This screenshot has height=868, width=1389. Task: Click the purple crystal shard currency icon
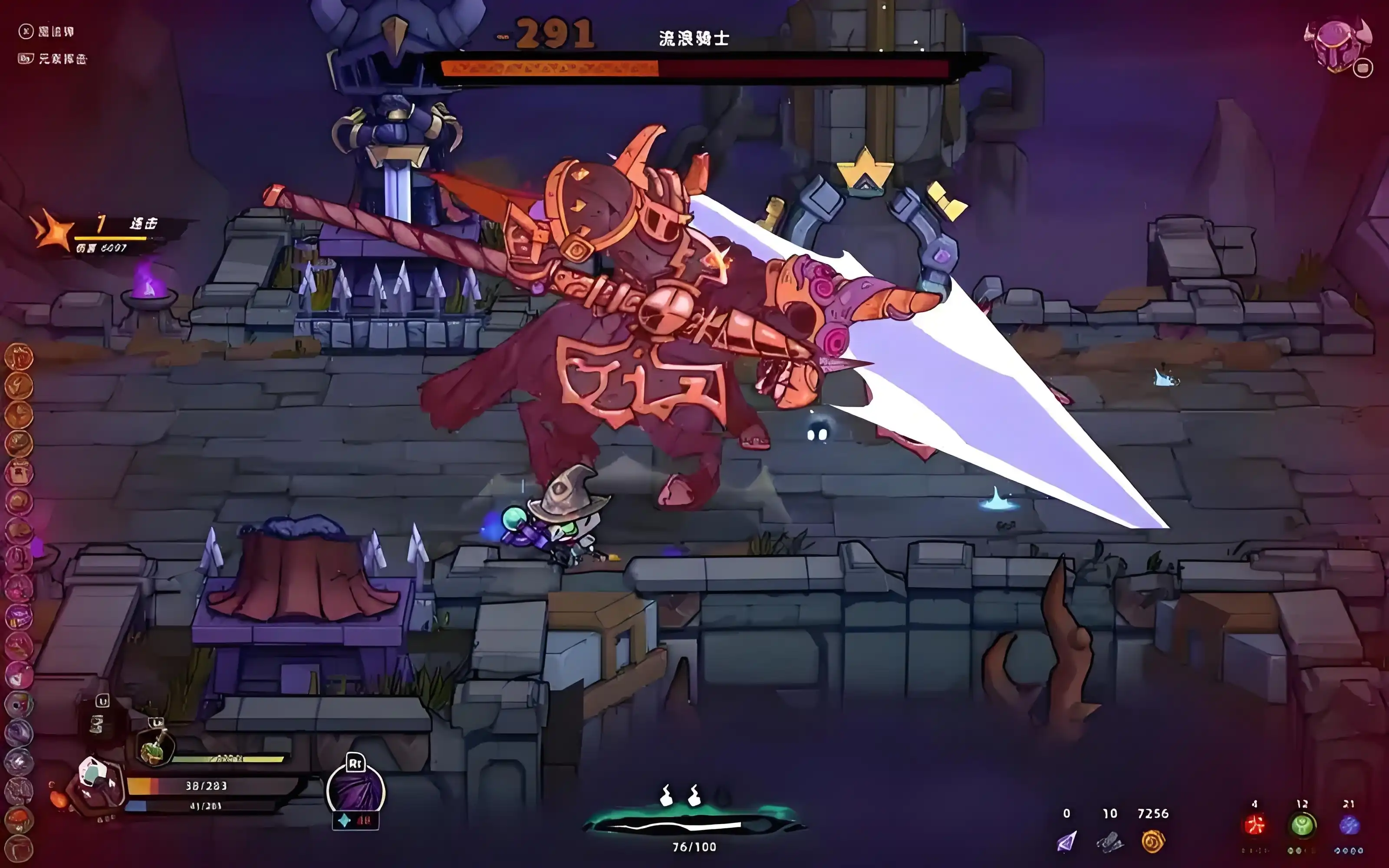[x=1066, y=842]
